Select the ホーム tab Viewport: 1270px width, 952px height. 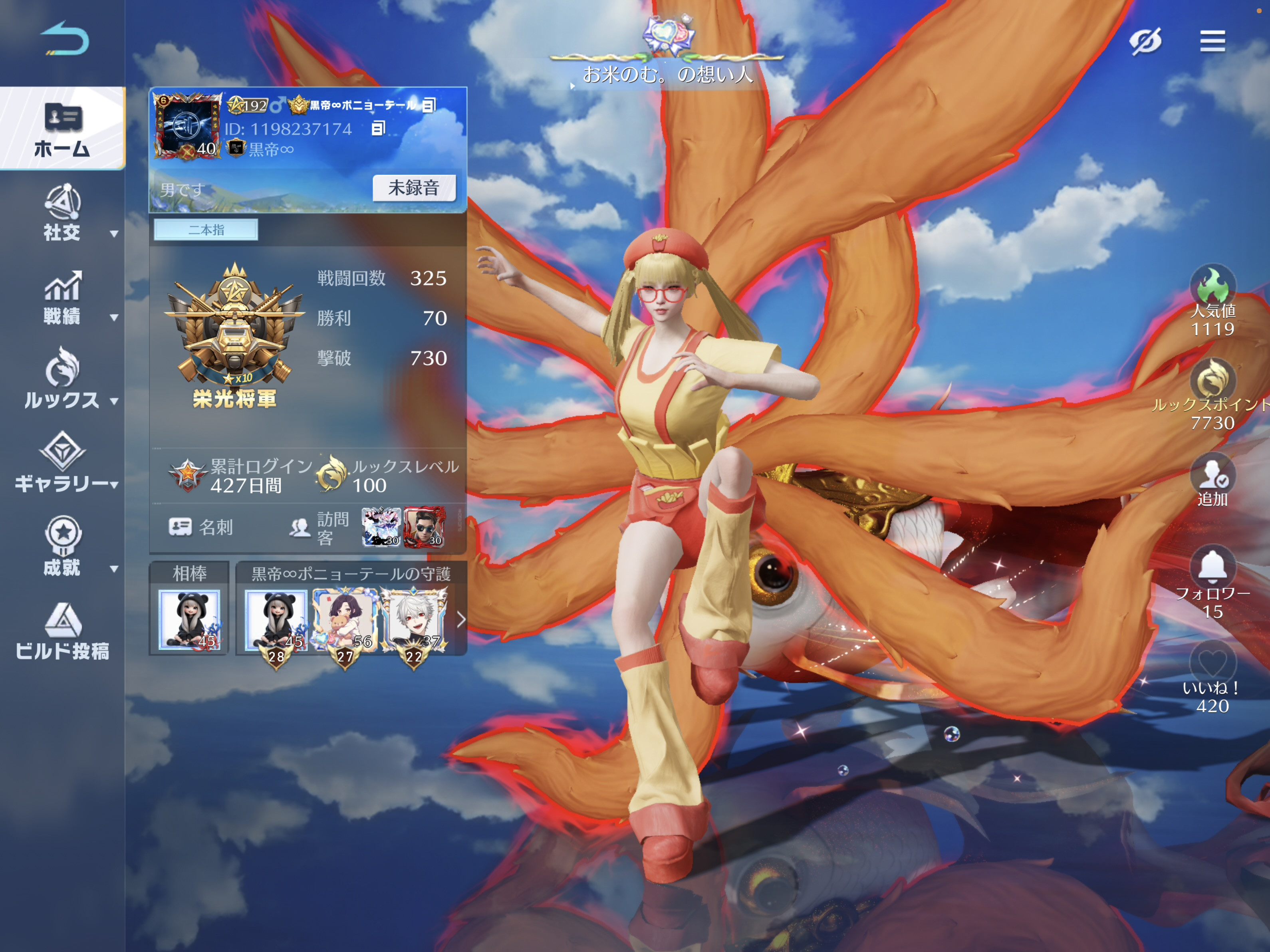click(62, 129)
